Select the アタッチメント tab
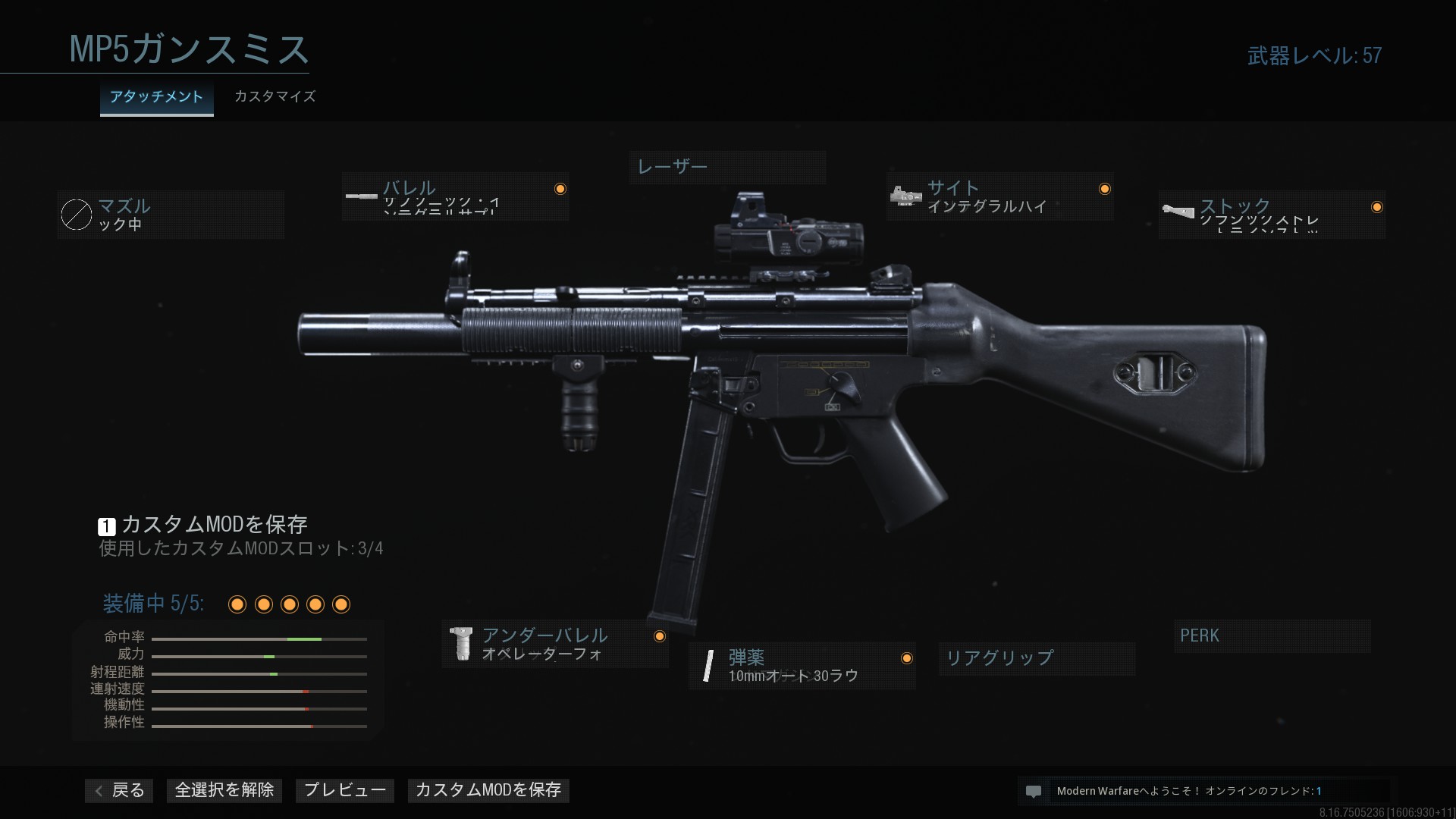This screenshot has width=1456, height=819. point(156,97)
